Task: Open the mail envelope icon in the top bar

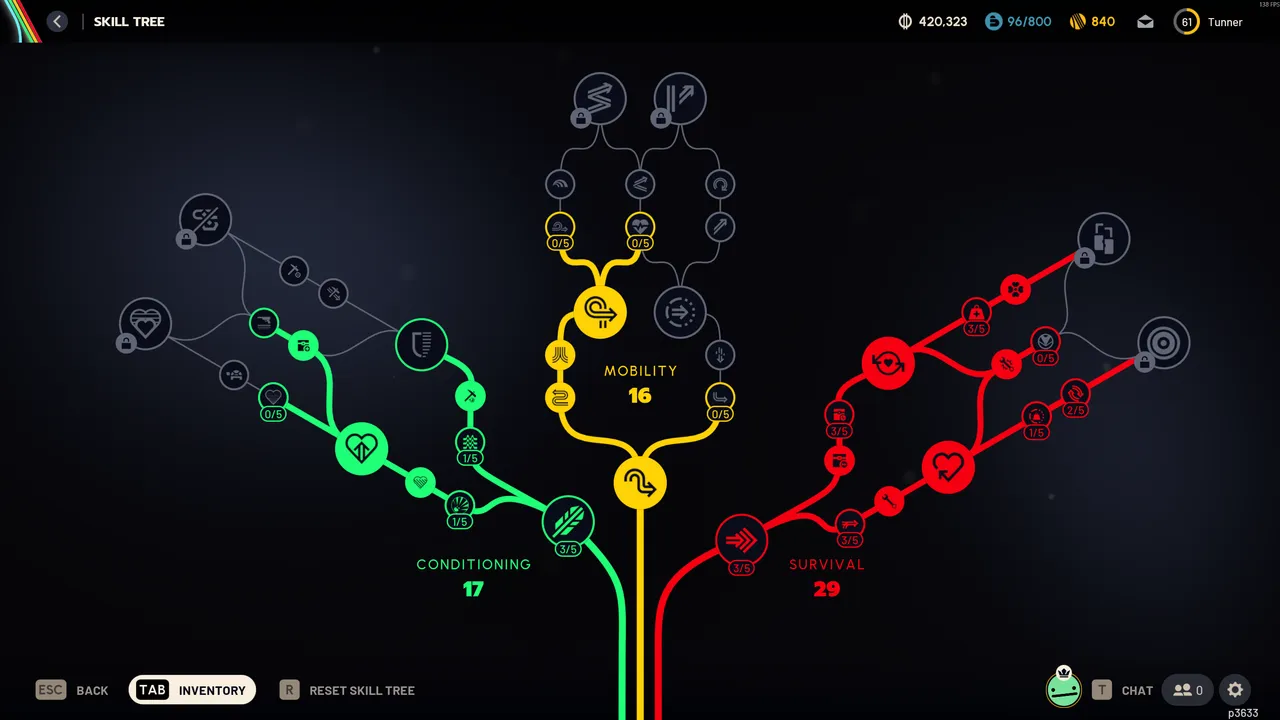Action: (1145, 21)
